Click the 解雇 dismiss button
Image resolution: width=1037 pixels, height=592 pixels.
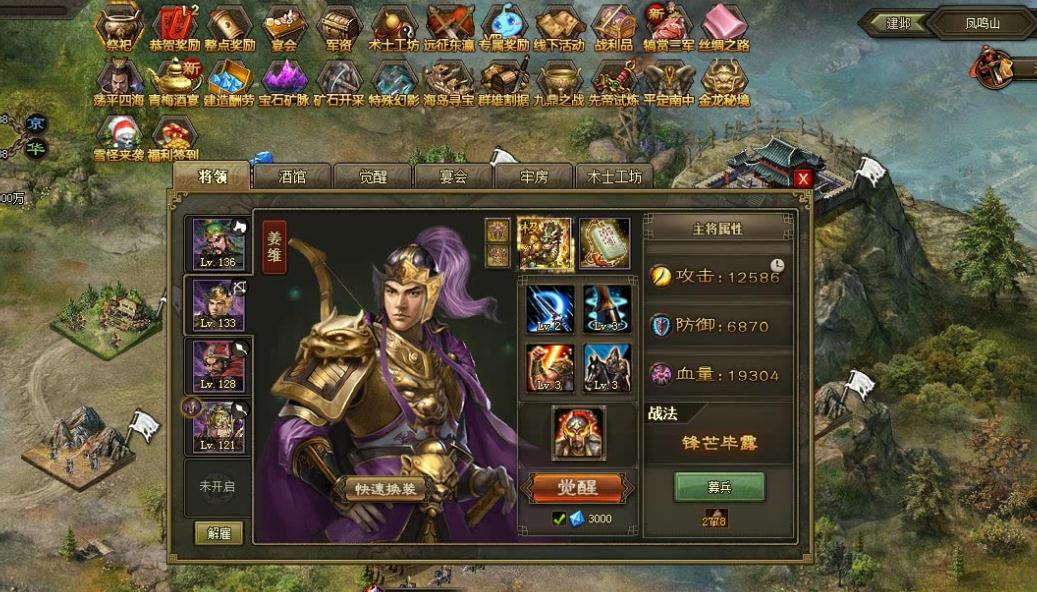click(x=219, y=533)
